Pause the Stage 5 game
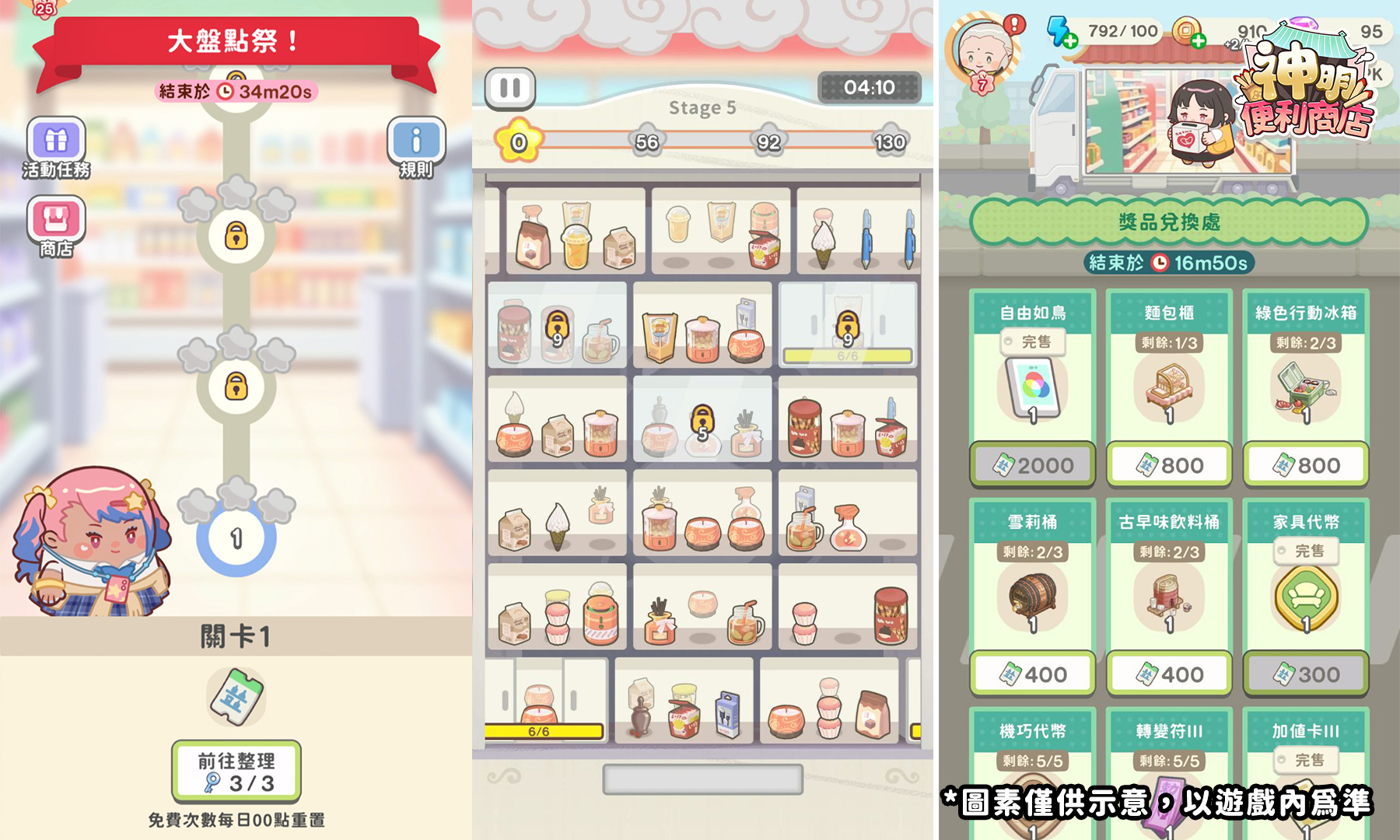 pos(510,89)
